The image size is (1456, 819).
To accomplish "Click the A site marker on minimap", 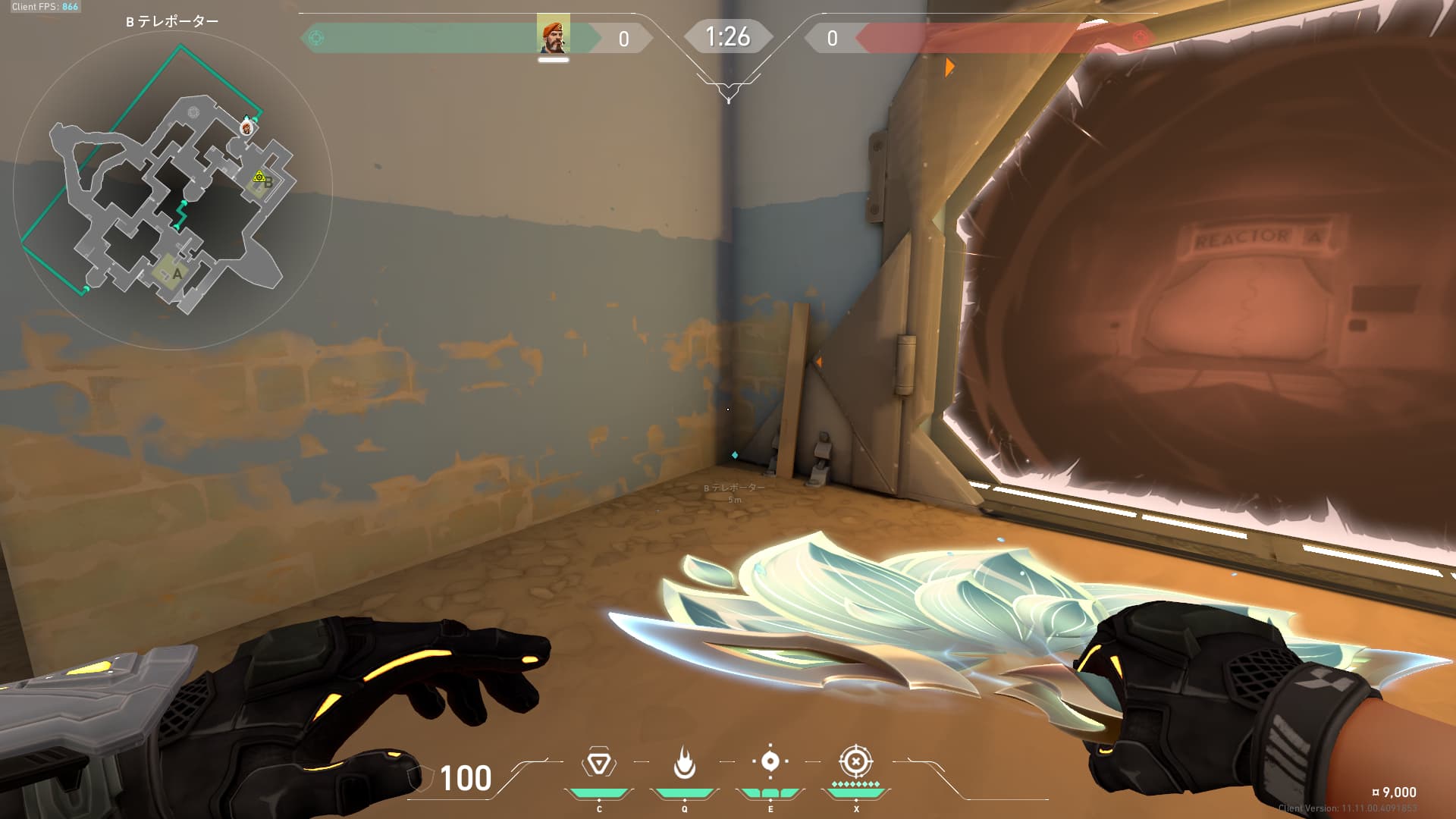I will pyautogui.click(x=177, y=273).
